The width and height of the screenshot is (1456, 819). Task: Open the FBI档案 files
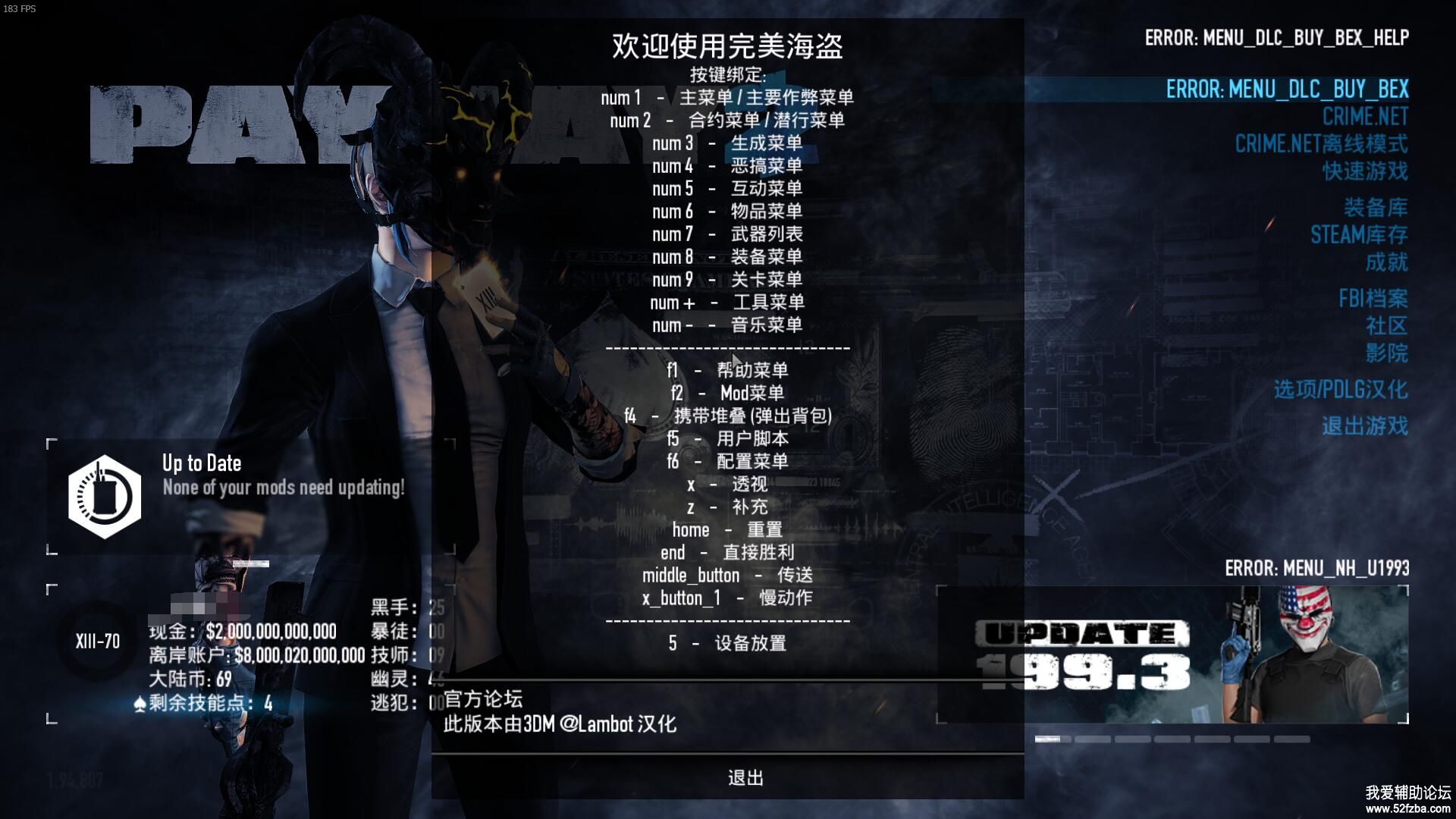click(x=1373, y=299)
